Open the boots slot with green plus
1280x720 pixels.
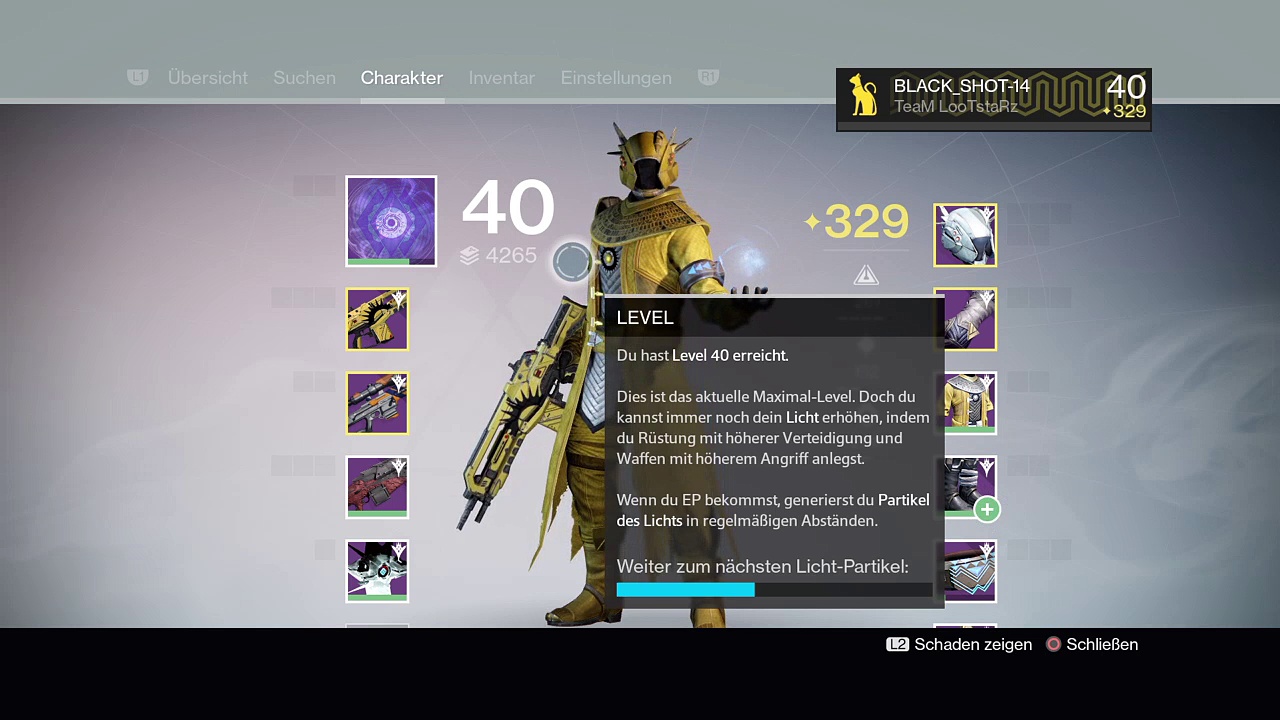[x=965, y=487]
